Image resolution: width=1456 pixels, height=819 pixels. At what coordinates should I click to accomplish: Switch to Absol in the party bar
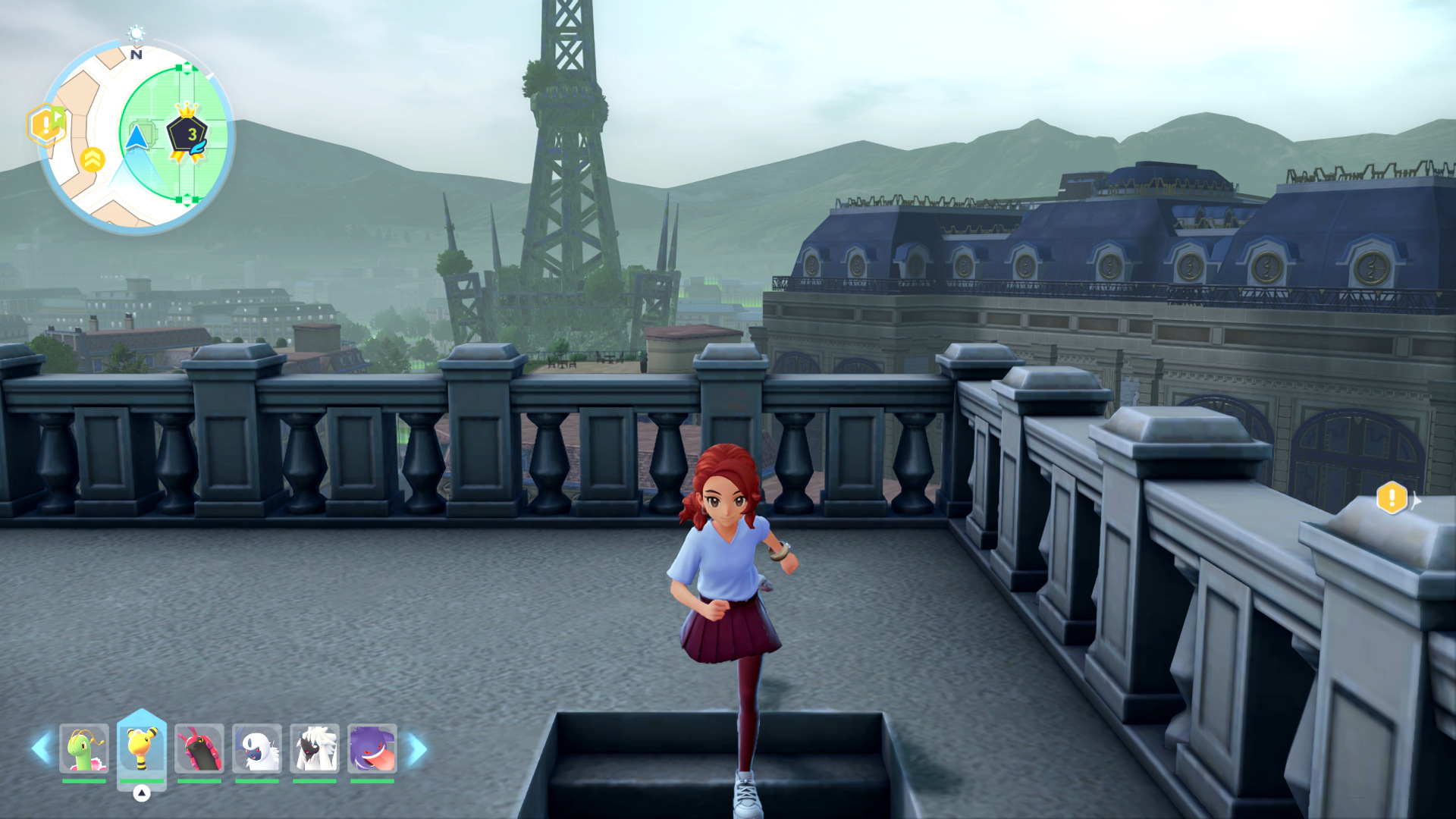[x=257, y=748]
